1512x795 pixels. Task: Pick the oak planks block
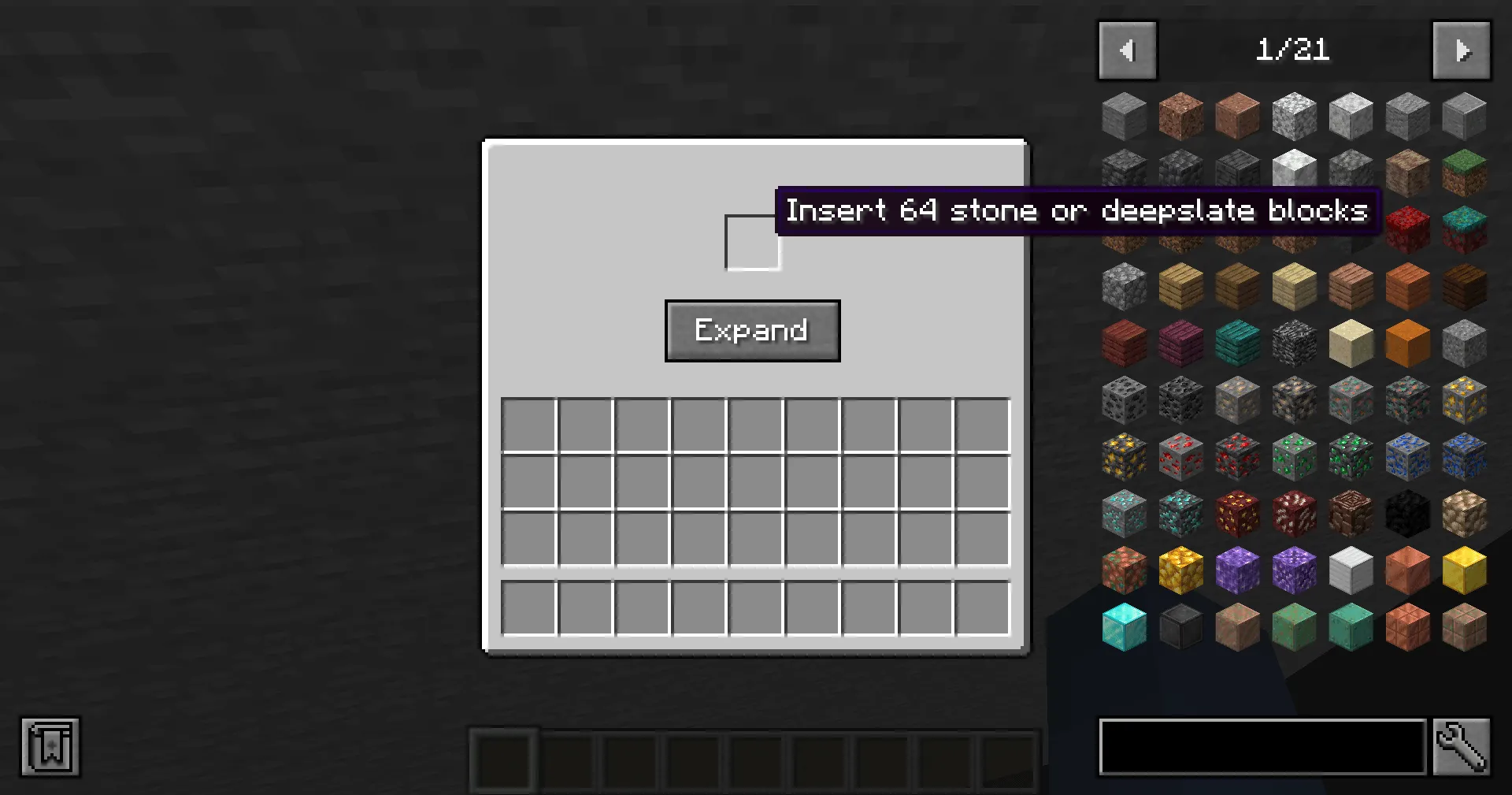1180,285
